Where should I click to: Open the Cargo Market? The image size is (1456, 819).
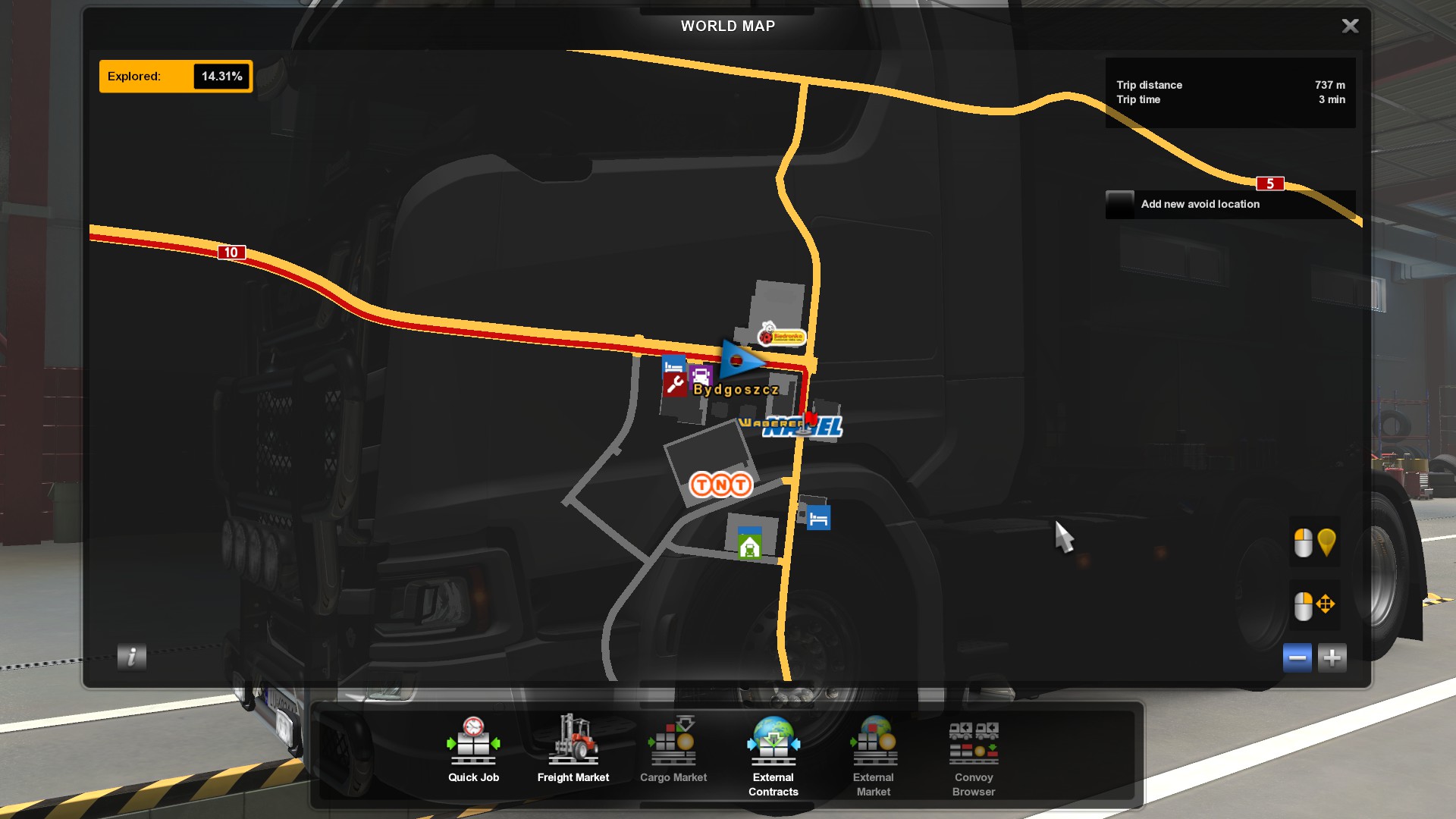click(x=673, y=750)
